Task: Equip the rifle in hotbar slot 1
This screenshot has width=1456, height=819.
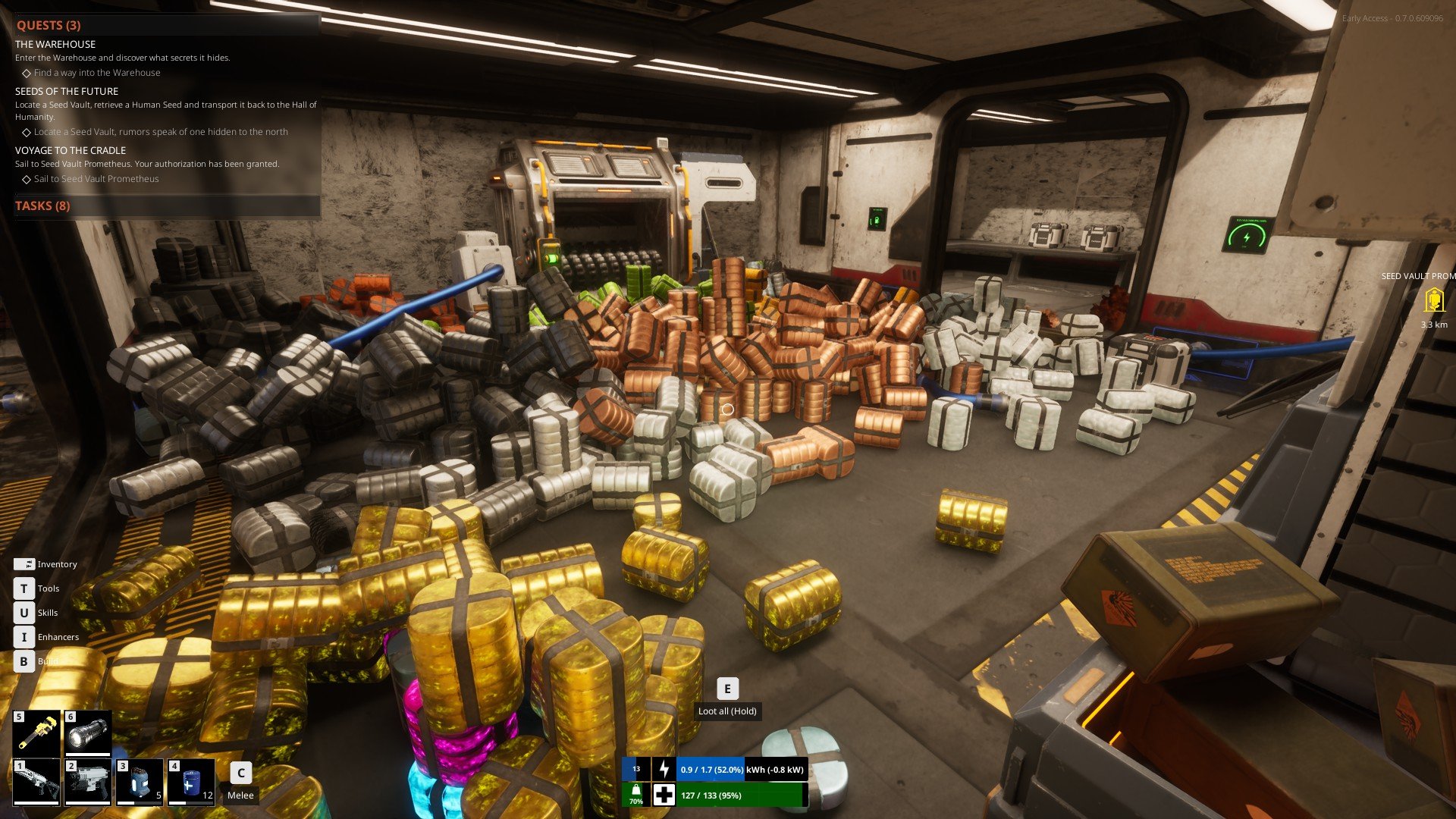Action: tap(36, 782)
